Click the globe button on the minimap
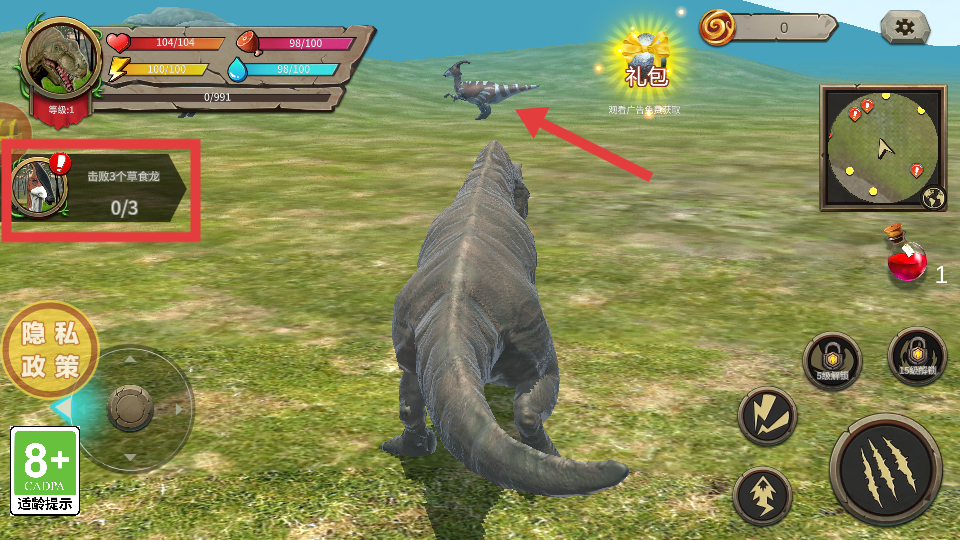This screenshot has height=540, width=960. pos(935,198)
